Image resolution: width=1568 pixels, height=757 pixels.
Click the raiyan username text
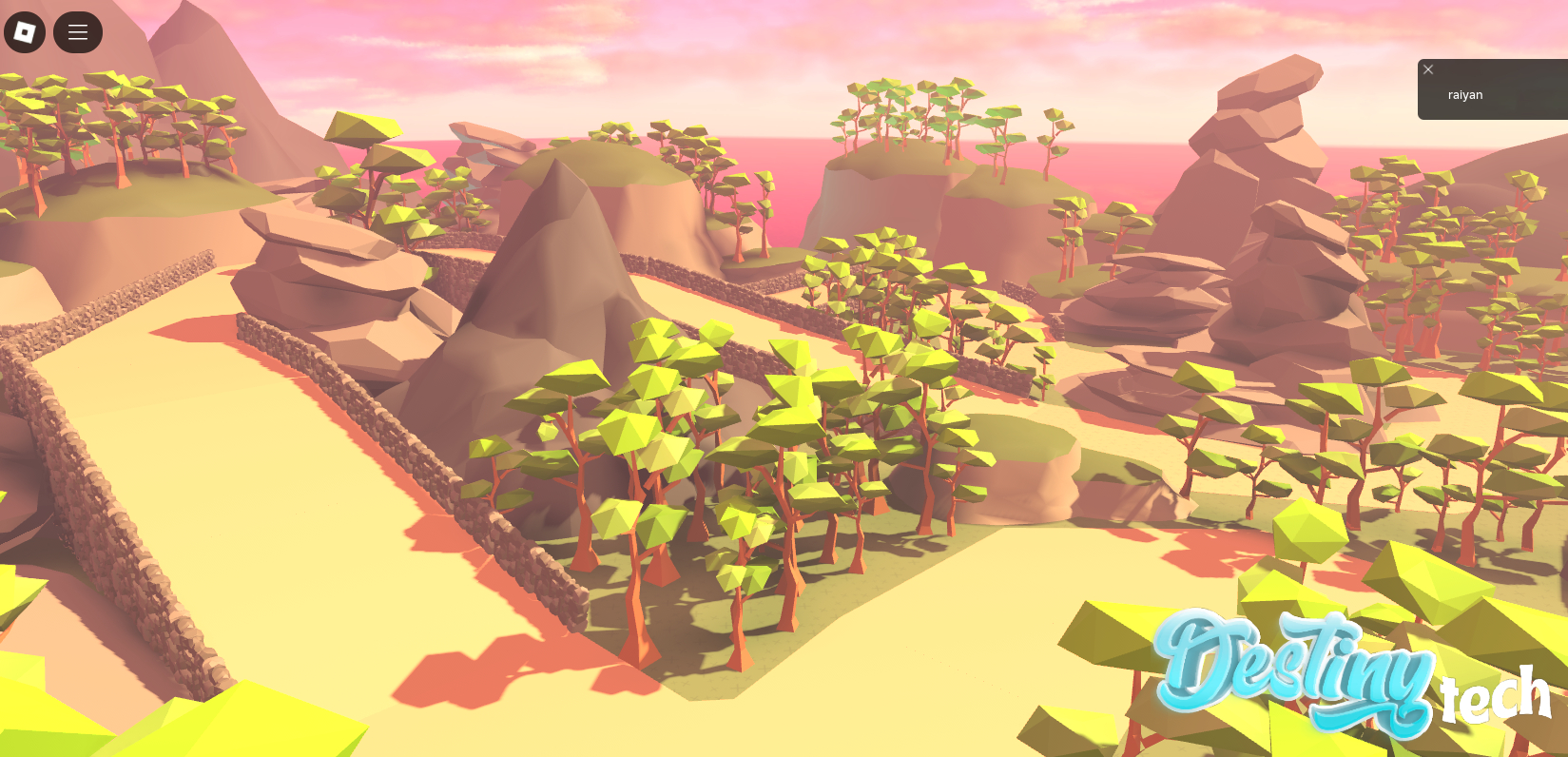[1464, 94]
